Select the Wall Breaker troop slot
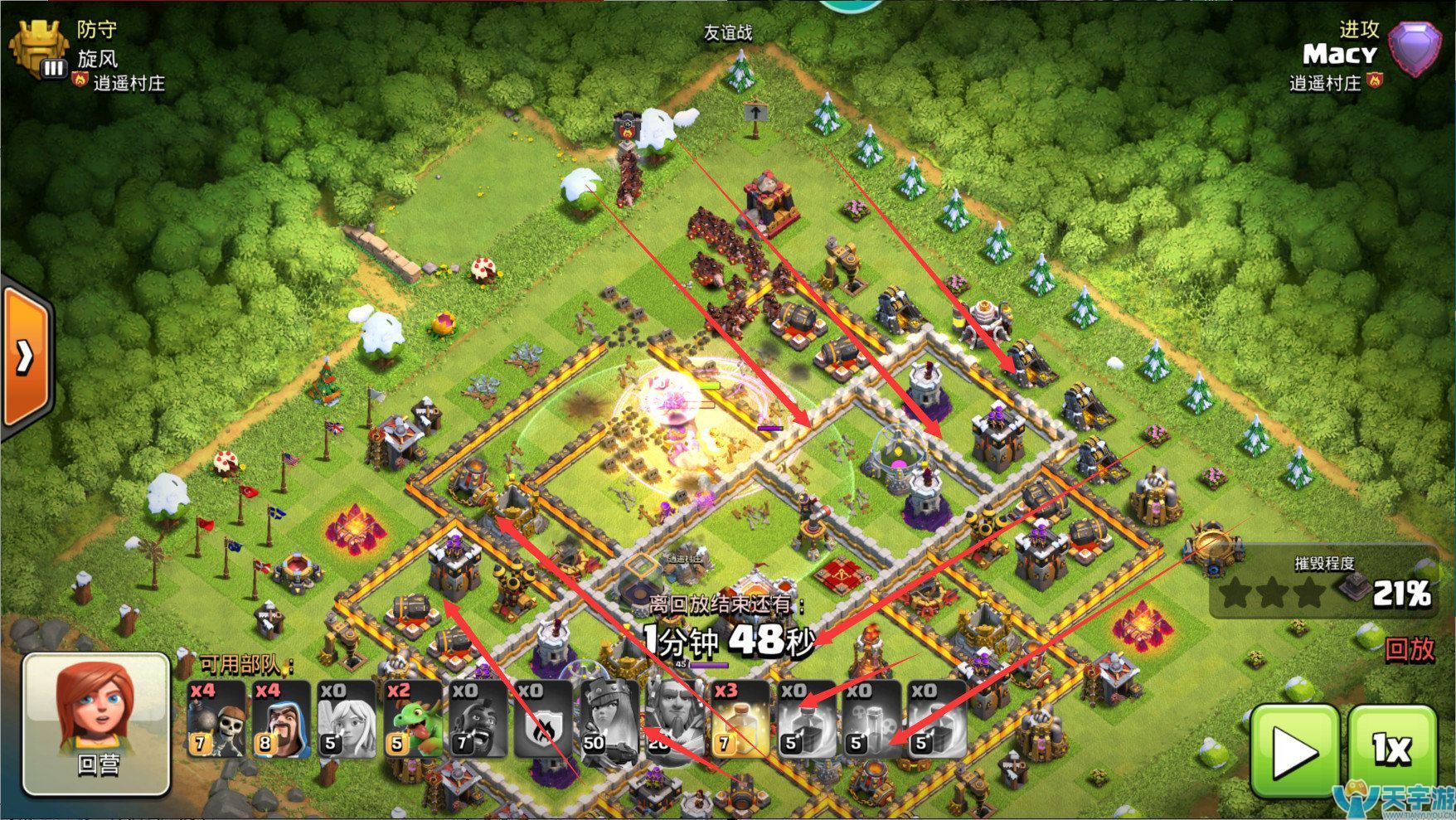Screen dimensions: 1456x820 click(x=216, y=719)
